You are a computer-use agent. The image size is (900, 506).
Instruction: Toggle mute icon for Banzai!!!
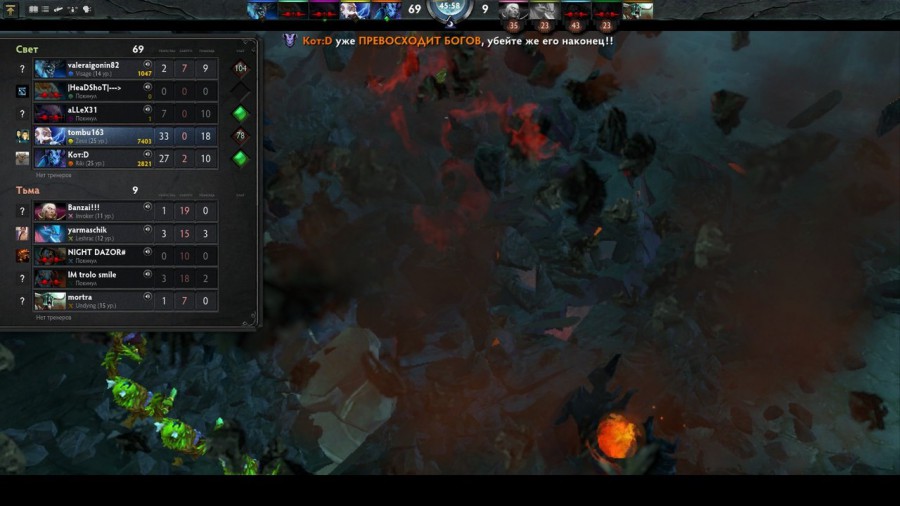point(147,207)
